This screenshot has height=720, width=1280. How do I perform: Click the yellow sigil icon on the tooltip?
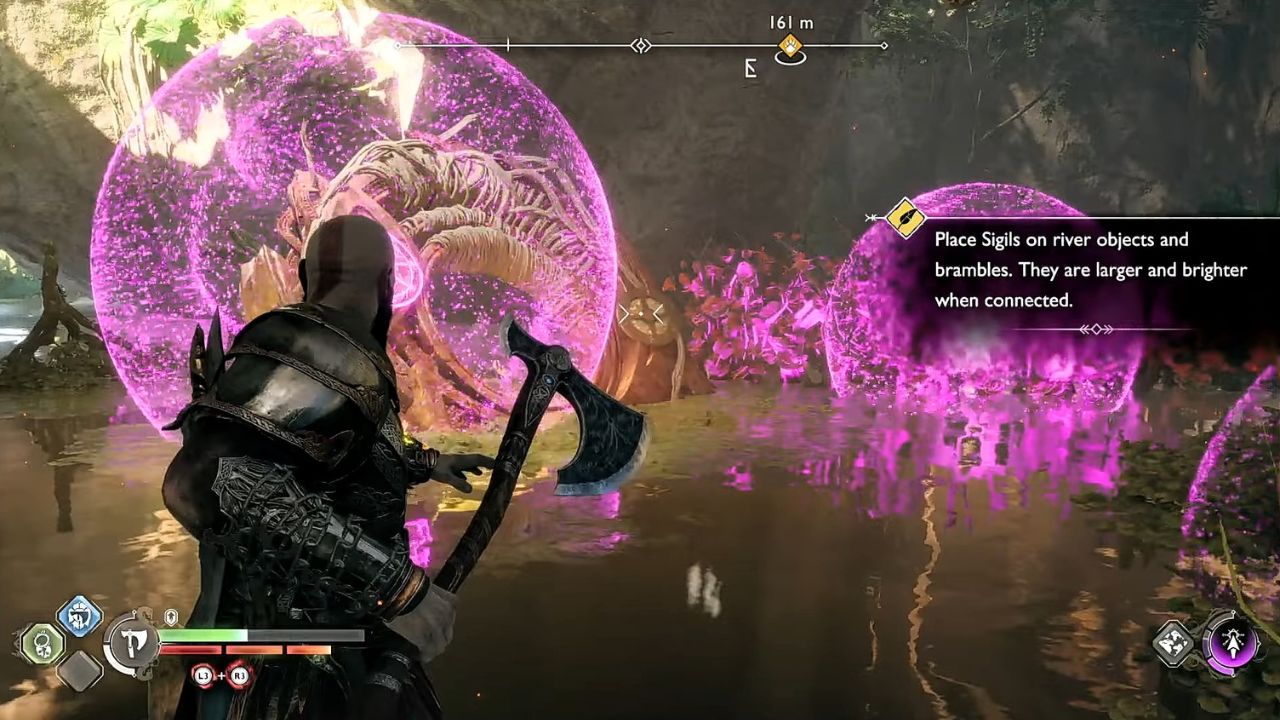(x=907, y=216)
